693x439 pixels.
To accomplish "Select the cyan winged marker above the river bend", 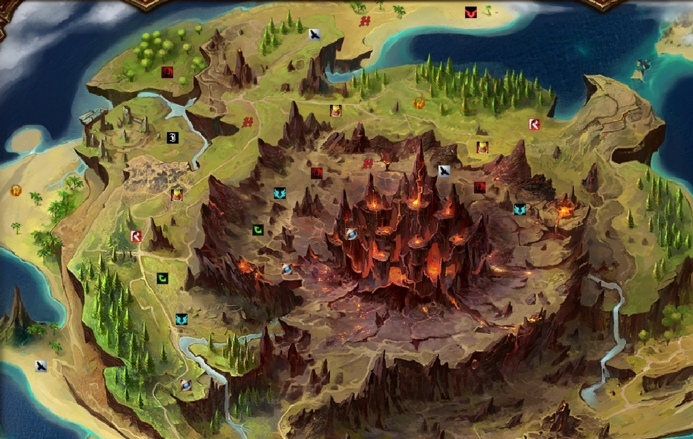I will point(181,319).
